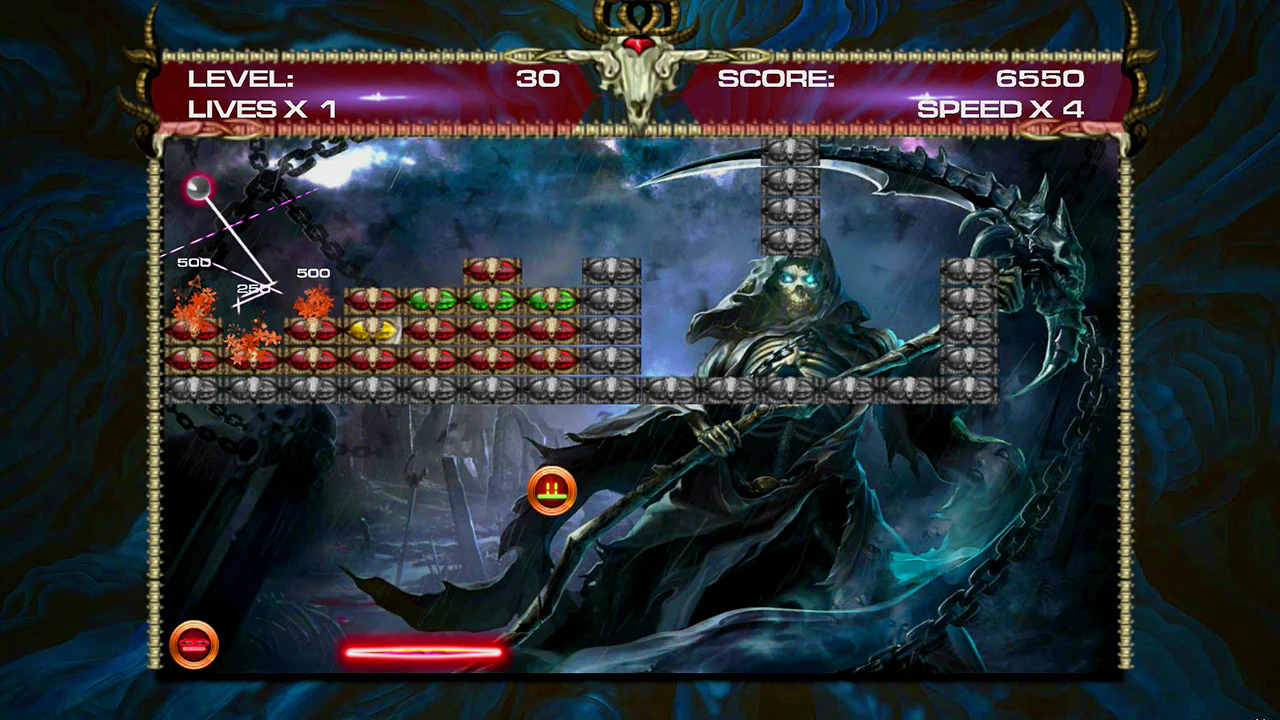Grab the red paddle-shrink power-up orb
The height and width of the screenshot is (720, 1280).
click(194, 643)
